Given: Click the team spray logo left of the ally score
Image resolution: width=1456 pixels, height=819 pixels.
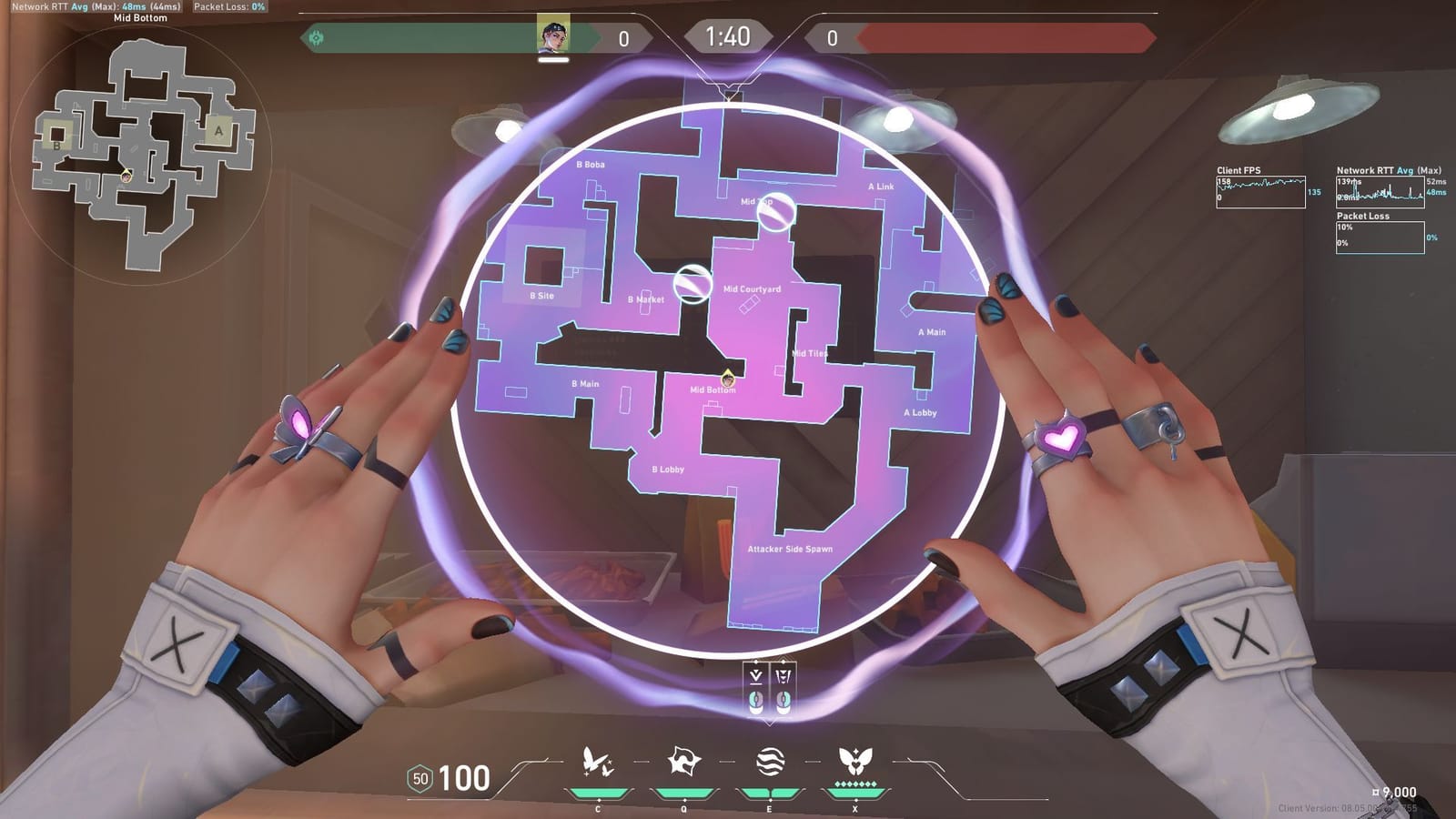Looking at the screenshot, I should point(317,37).
